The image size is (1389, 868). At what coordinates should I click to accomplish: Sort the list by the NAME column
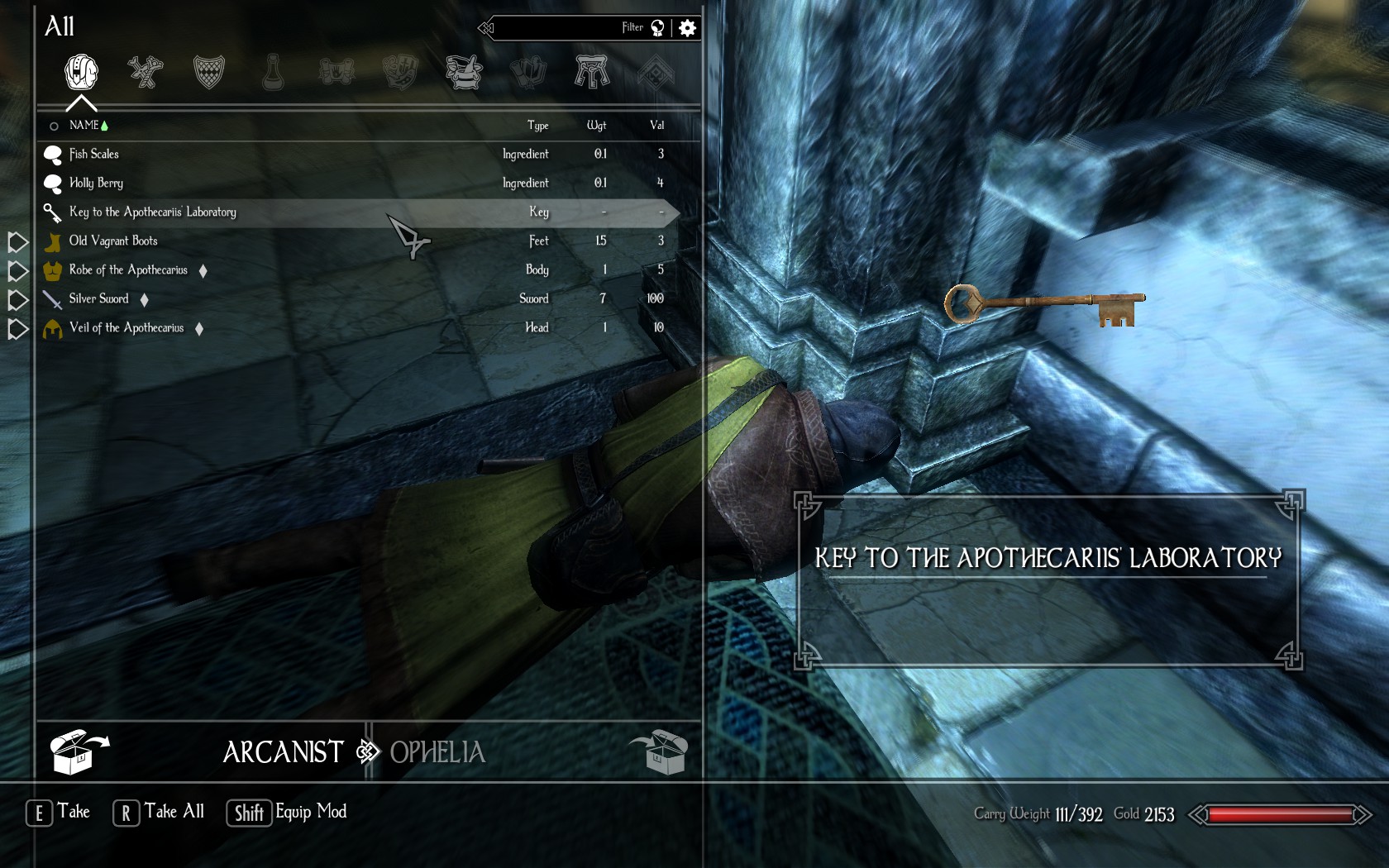click(84, 126)
